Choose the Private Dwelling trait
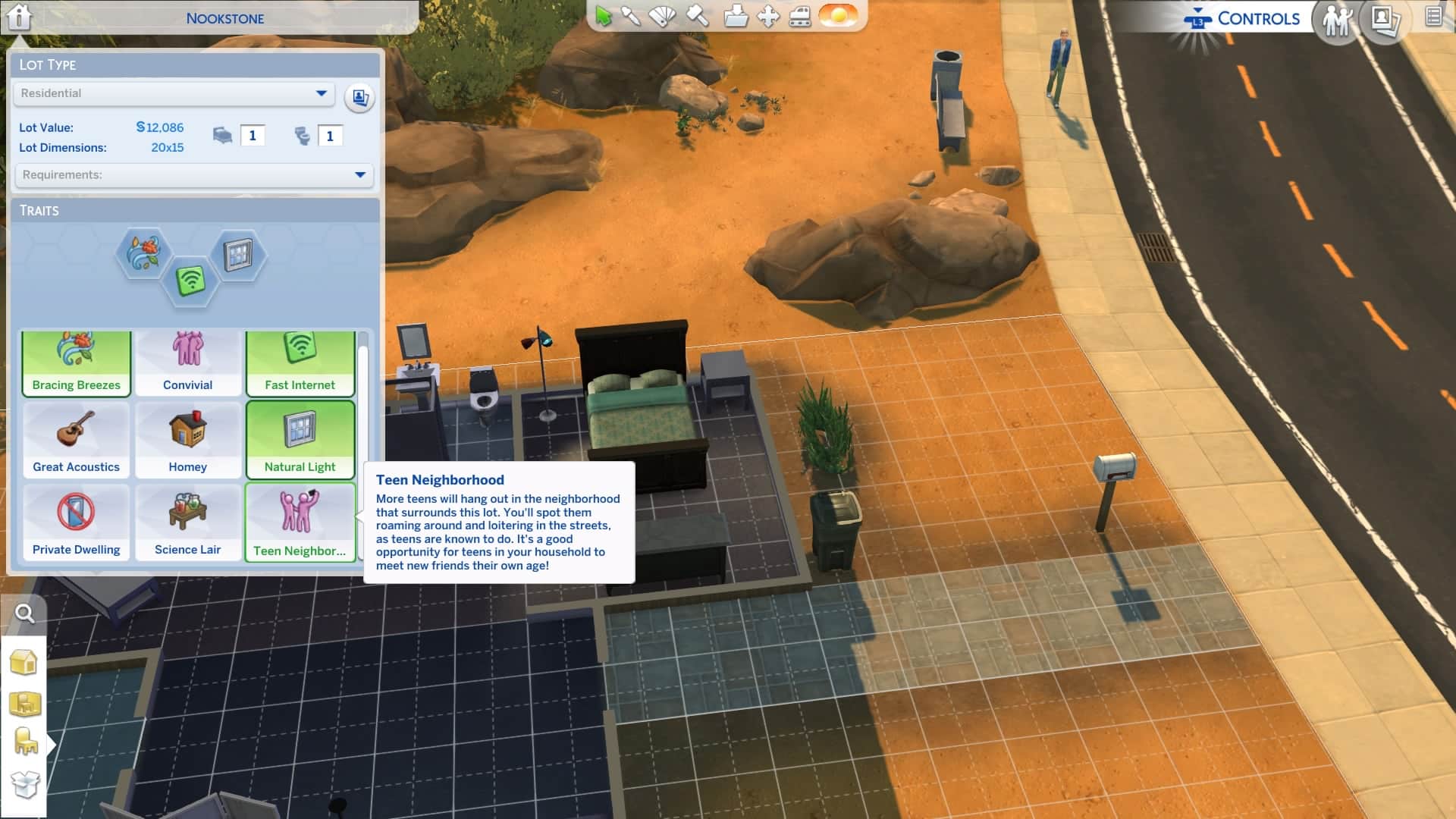The image size is (1456, 819). [77, 522]
